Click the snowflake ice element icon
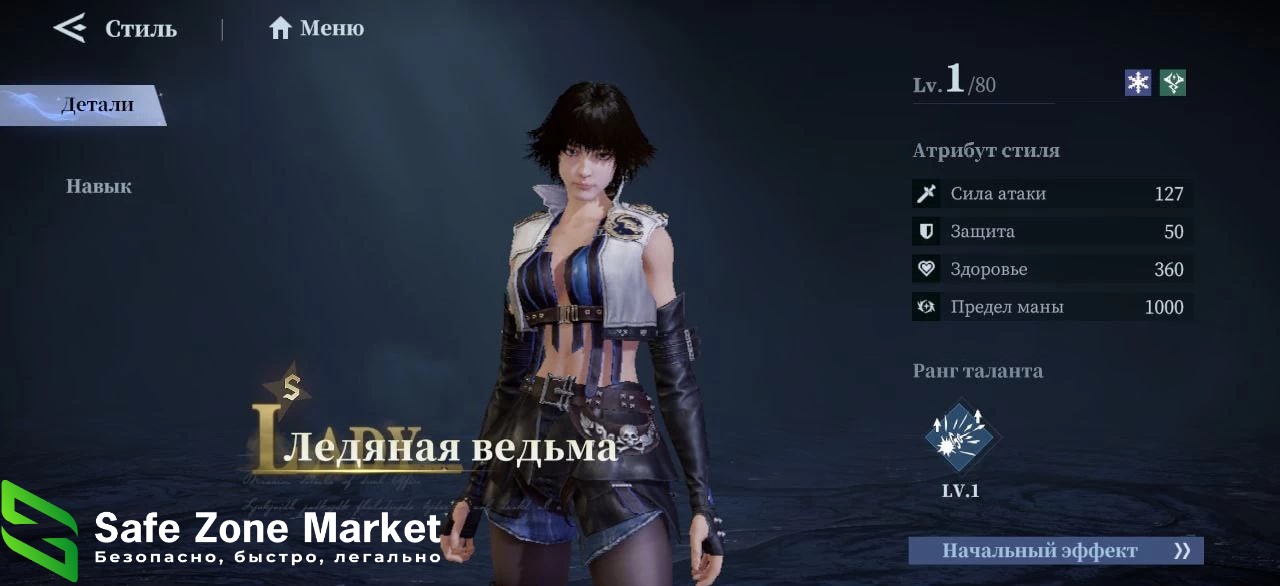The image size is (1280, 586). (x=1138, y=83)
